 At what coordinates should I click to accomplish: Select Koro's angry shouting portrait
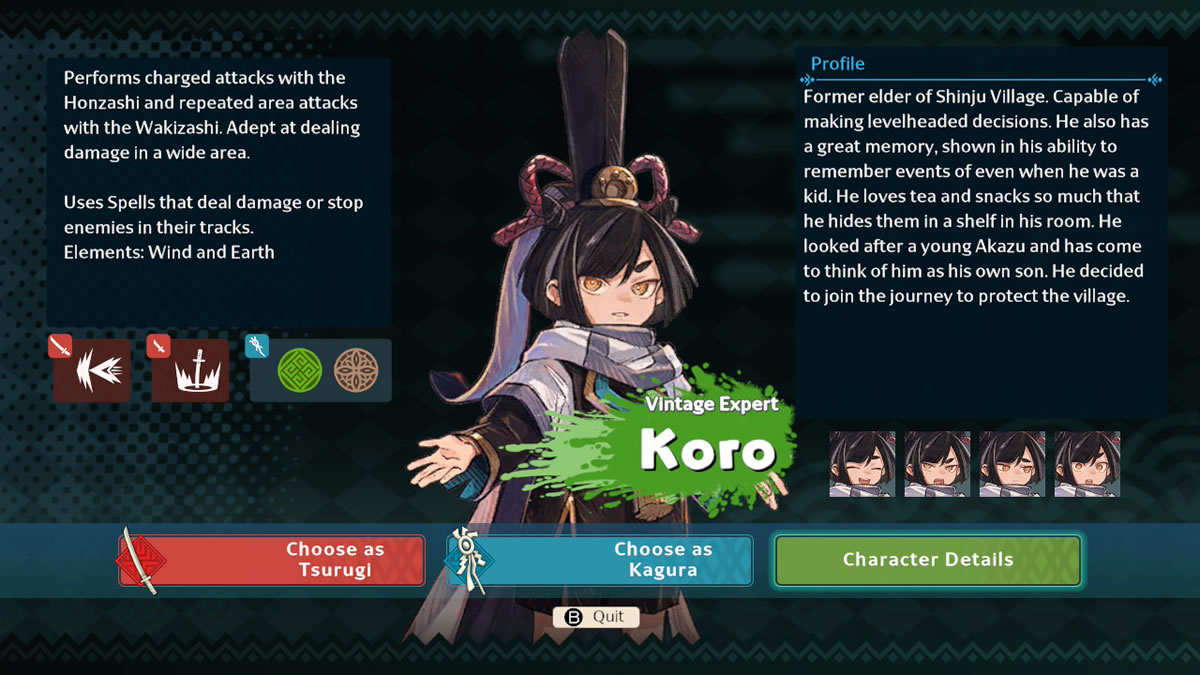pos(937,464)
